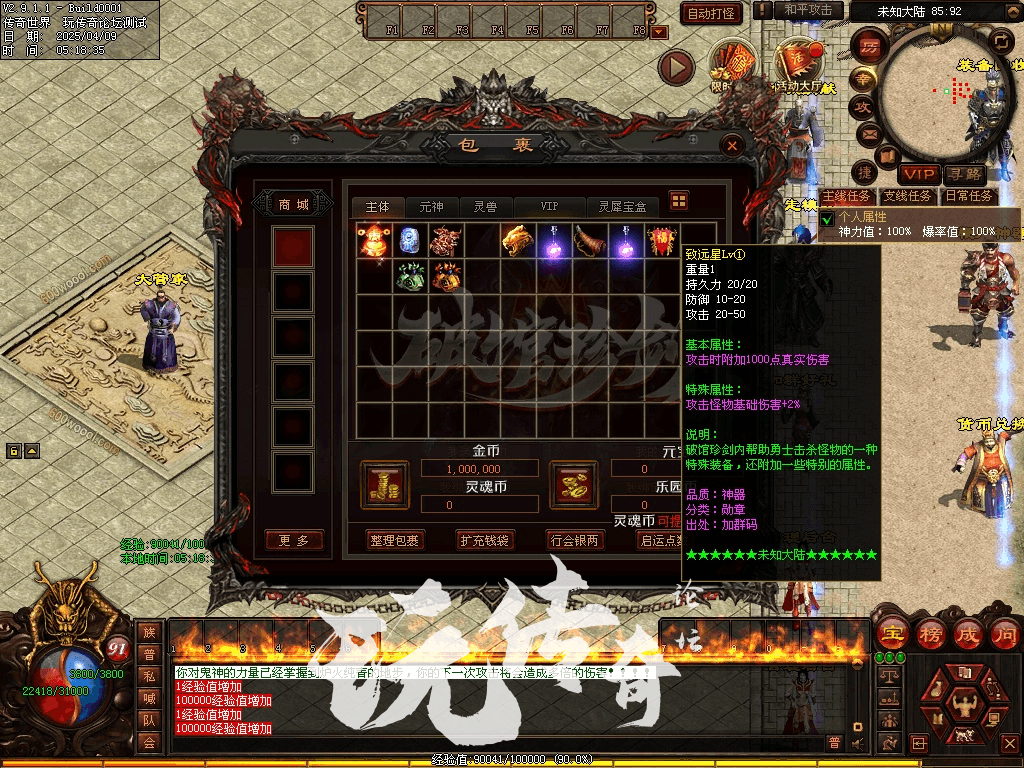Screen dimensions: 1024x768
Task: Open 行会银两 guild silver
Action: [x=575, y=540]
